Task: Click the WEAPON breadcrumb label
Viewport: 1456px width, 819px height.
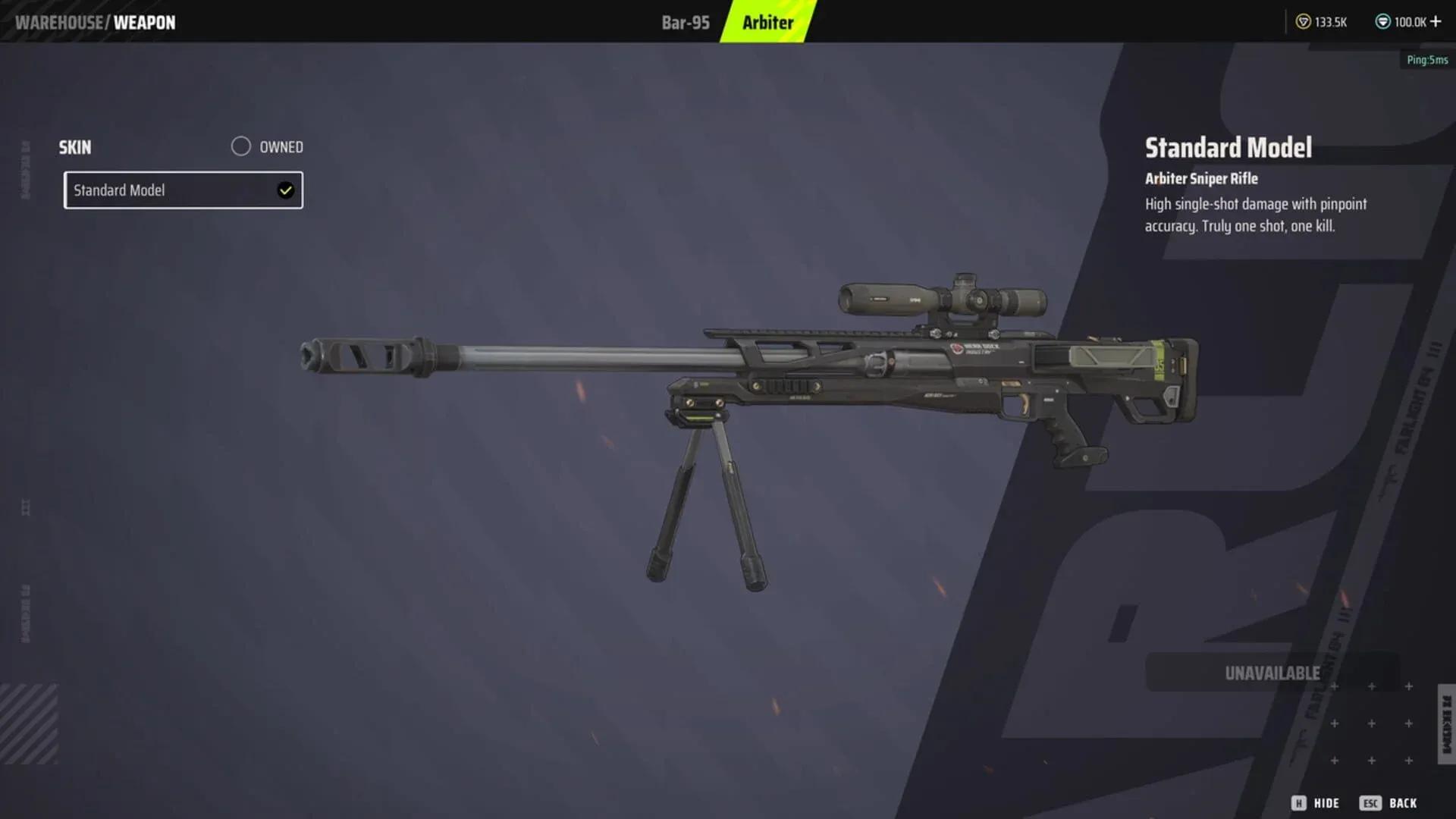Action: 145,22
